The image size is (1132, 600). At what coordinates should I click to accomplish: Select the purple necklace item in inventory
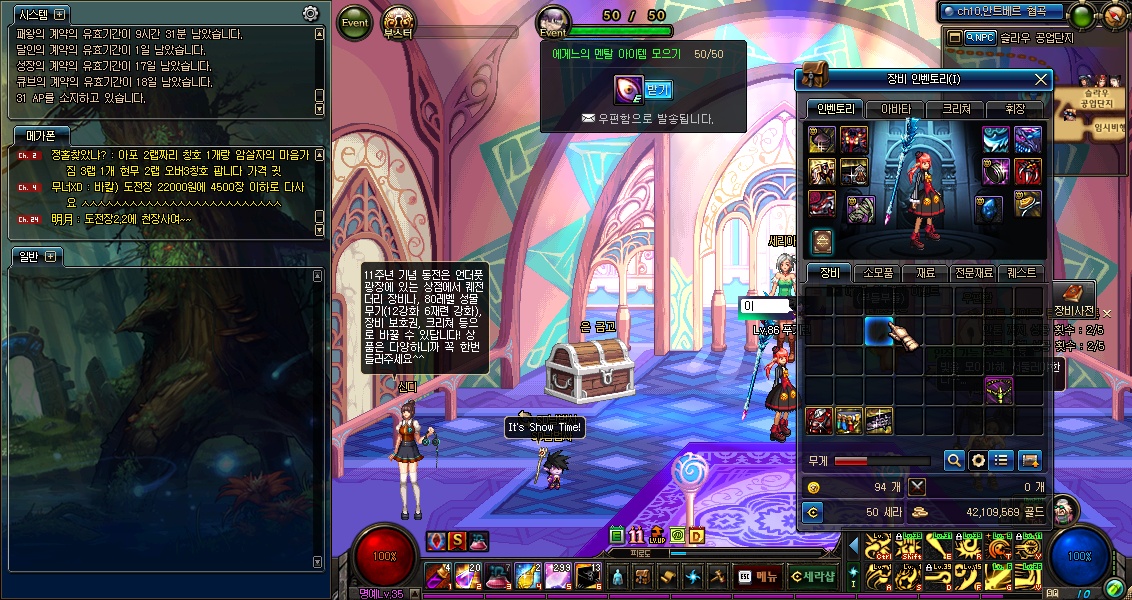pos(999,390)
